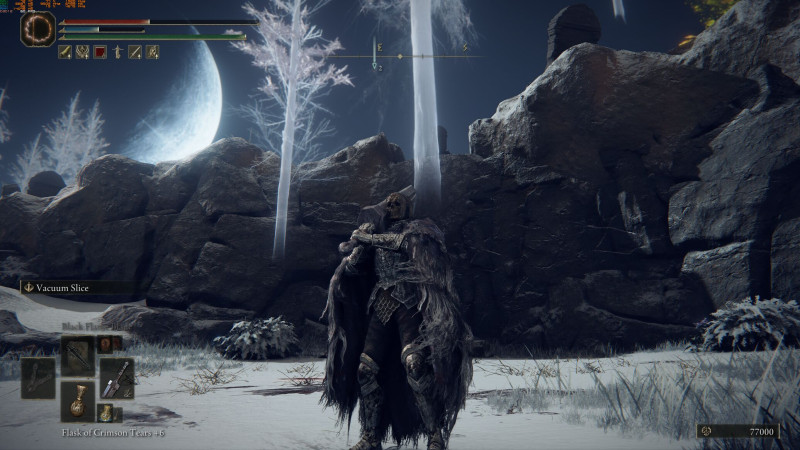
Task: Choose the Flask of Crimson Tears slot
Action: [77, 400]
